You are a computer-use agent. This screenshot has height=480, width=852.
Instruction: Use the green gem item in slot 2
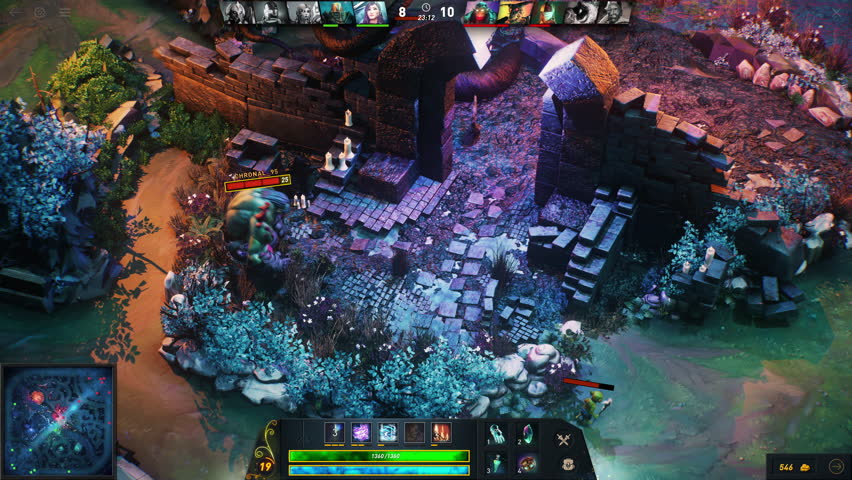pos(527,434)
